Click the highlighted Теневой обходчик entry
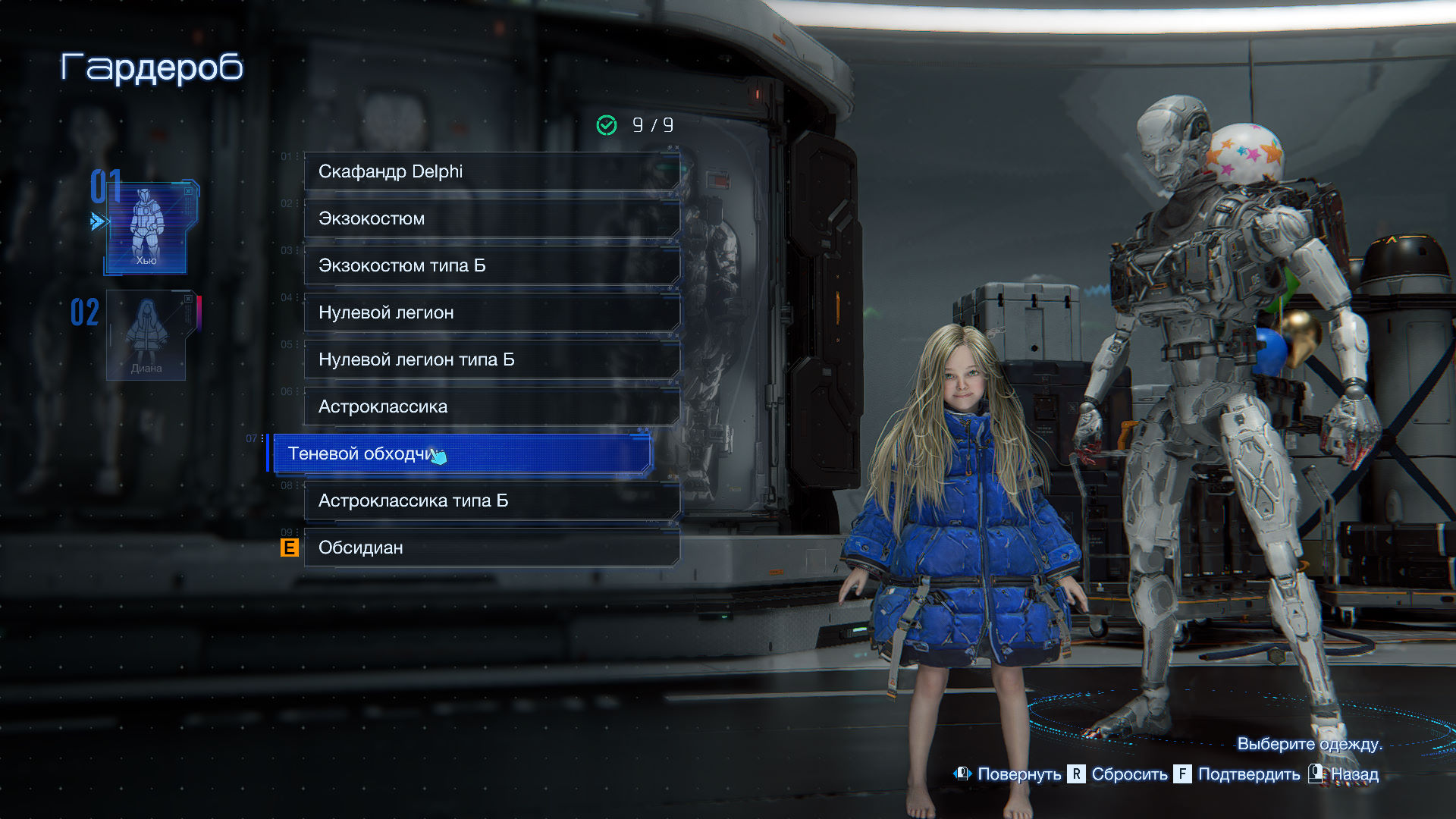 461,453
